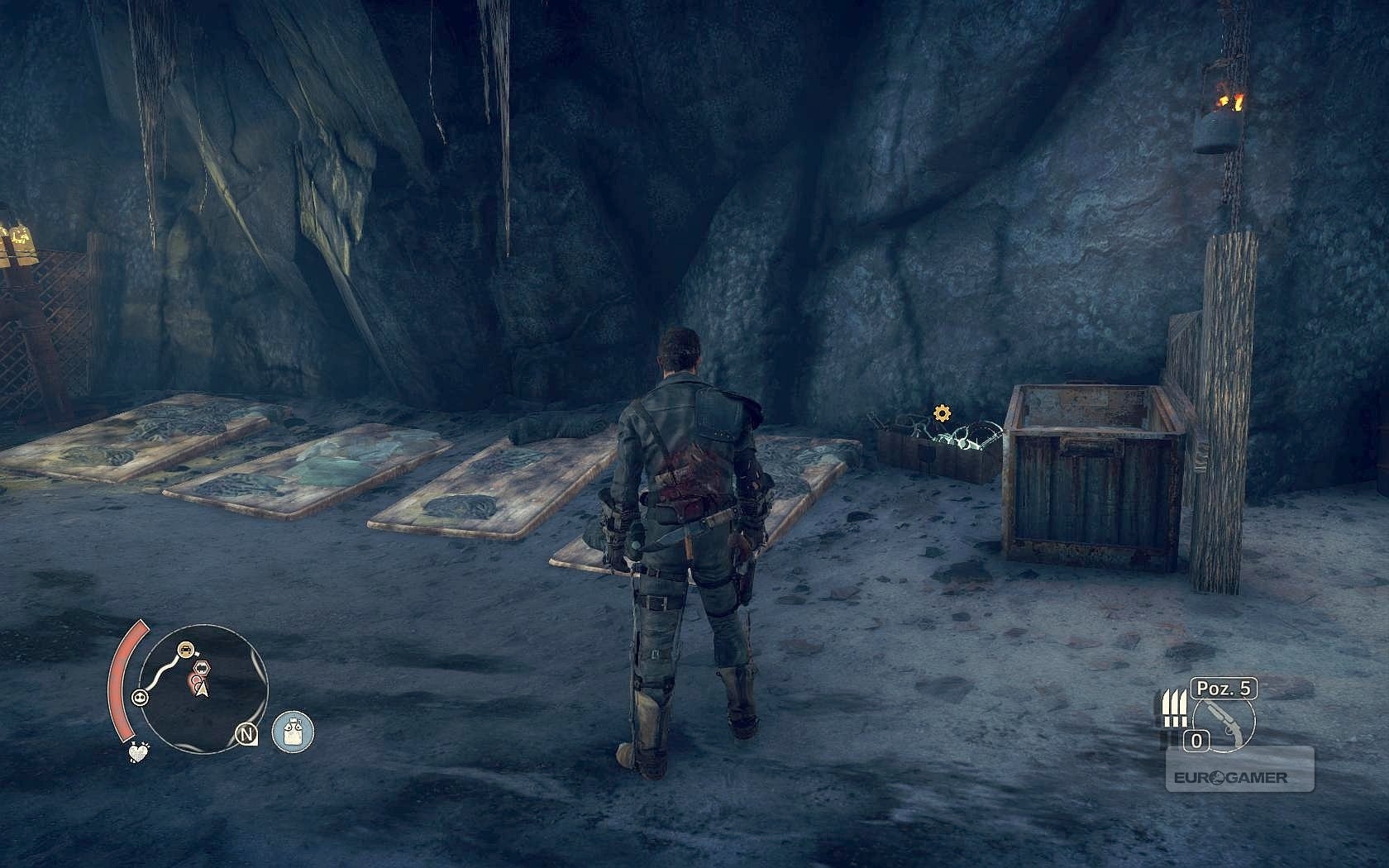This screenshot has width=1389, height=868.
Task: Click the north compass N indicator
Action: 246,733
